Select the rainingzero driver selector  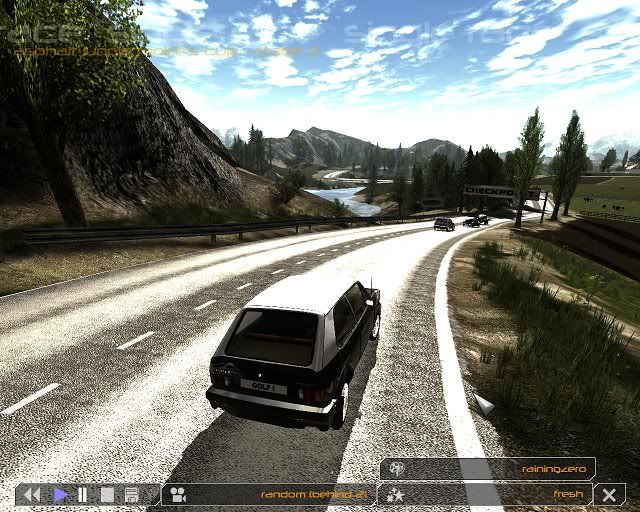489,468
